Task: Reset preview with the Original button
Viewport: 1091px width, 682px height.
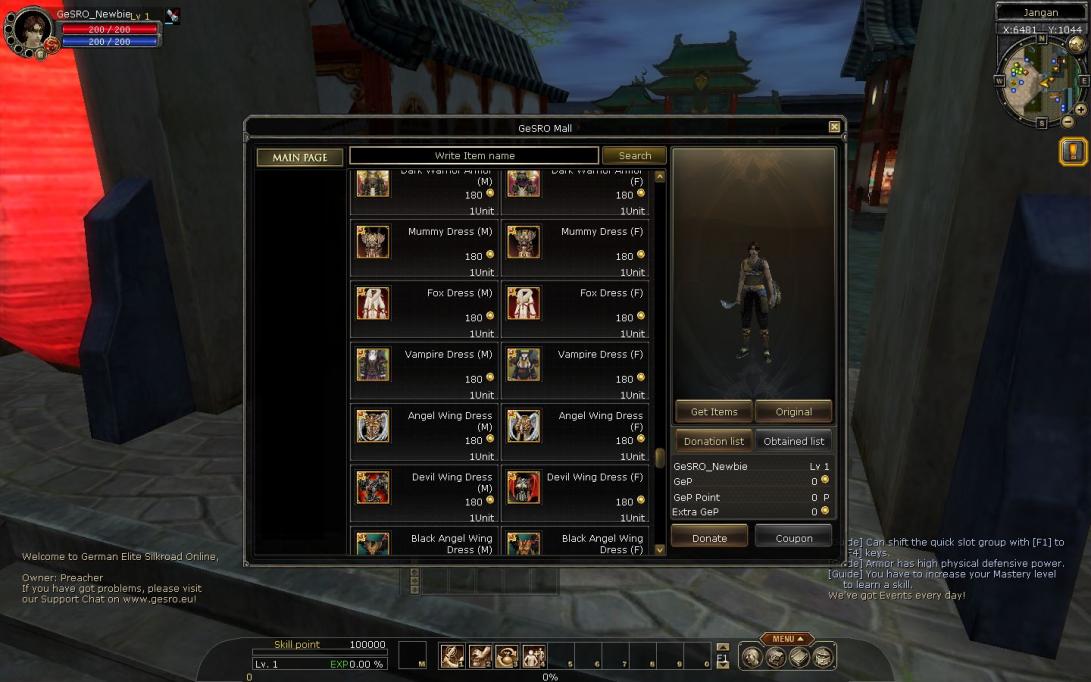Action: tap(794, 411)
